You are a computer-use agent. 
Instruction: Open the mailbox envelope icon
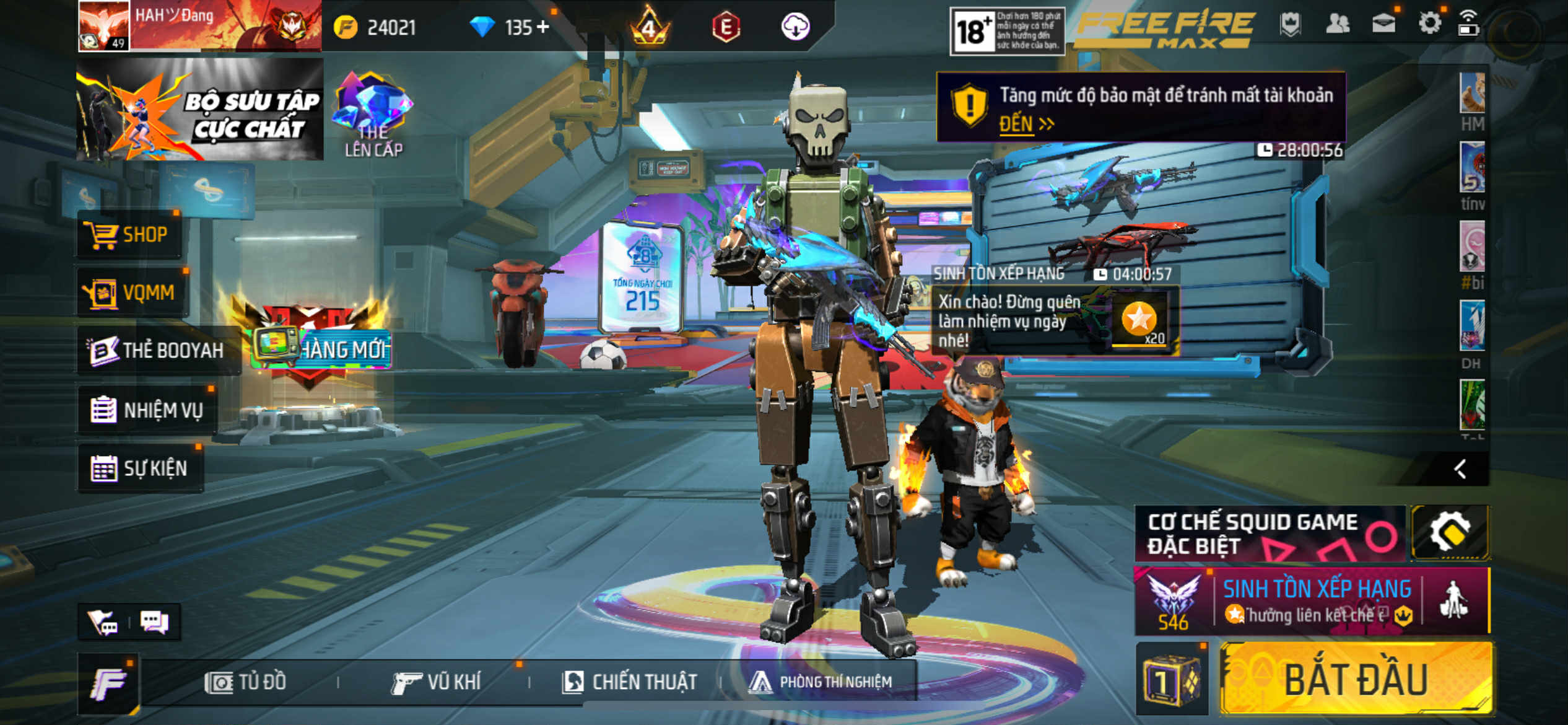pos(1383,24)
